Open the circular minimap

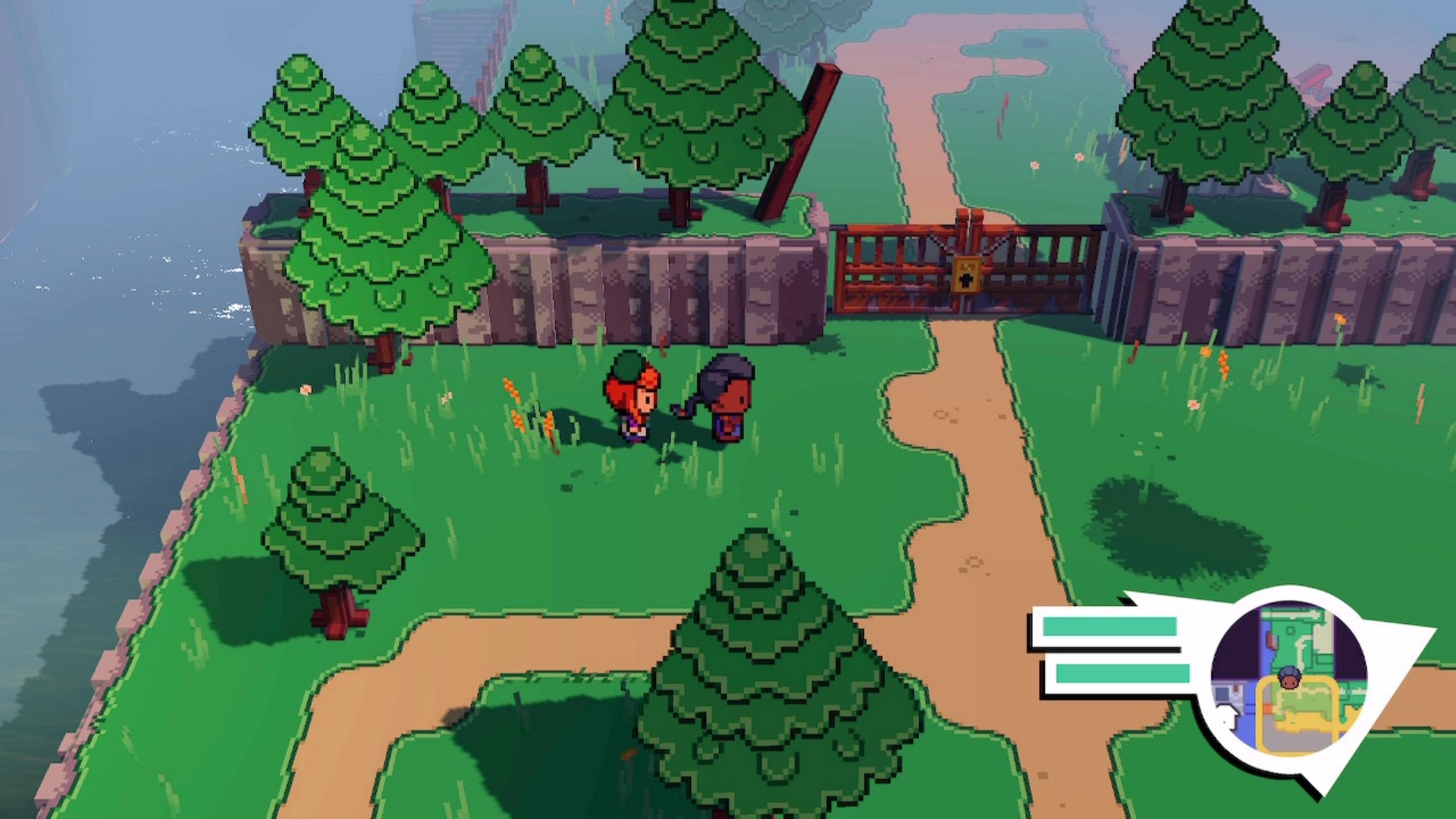tap(1288, 677)
